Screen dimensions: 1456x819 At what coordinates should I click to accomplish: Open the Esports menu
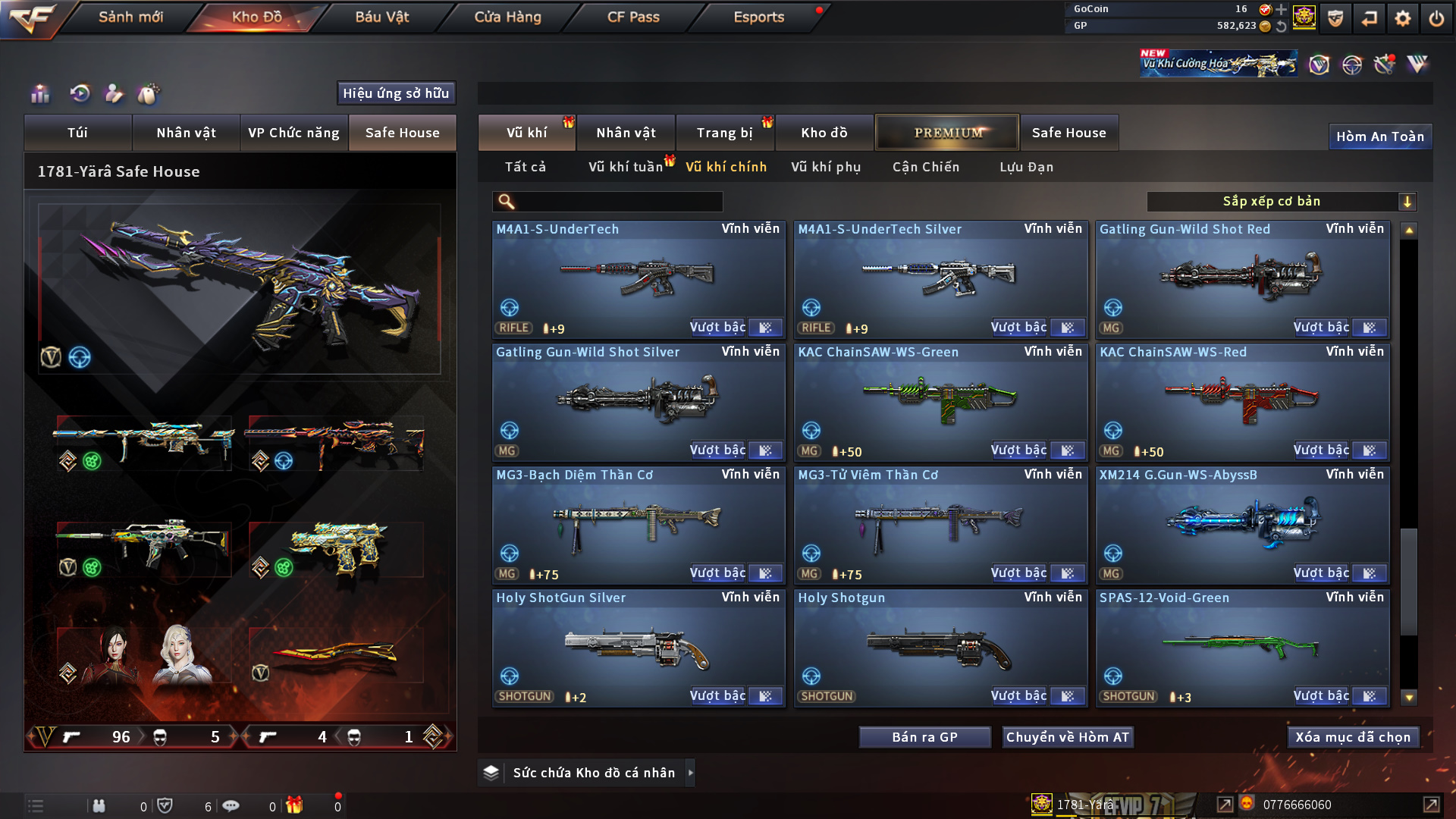(758, 17)
